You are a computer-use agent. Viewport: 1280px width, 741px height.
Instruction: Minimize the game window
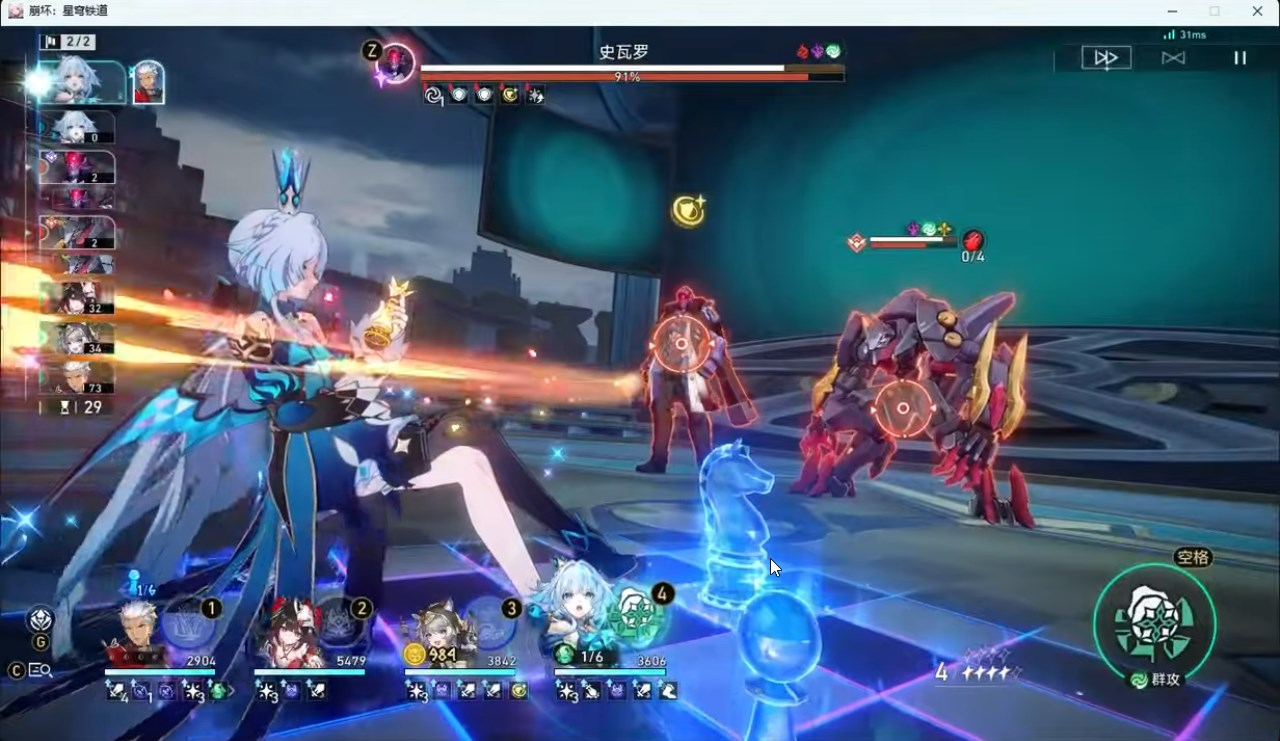[1171, 11]
